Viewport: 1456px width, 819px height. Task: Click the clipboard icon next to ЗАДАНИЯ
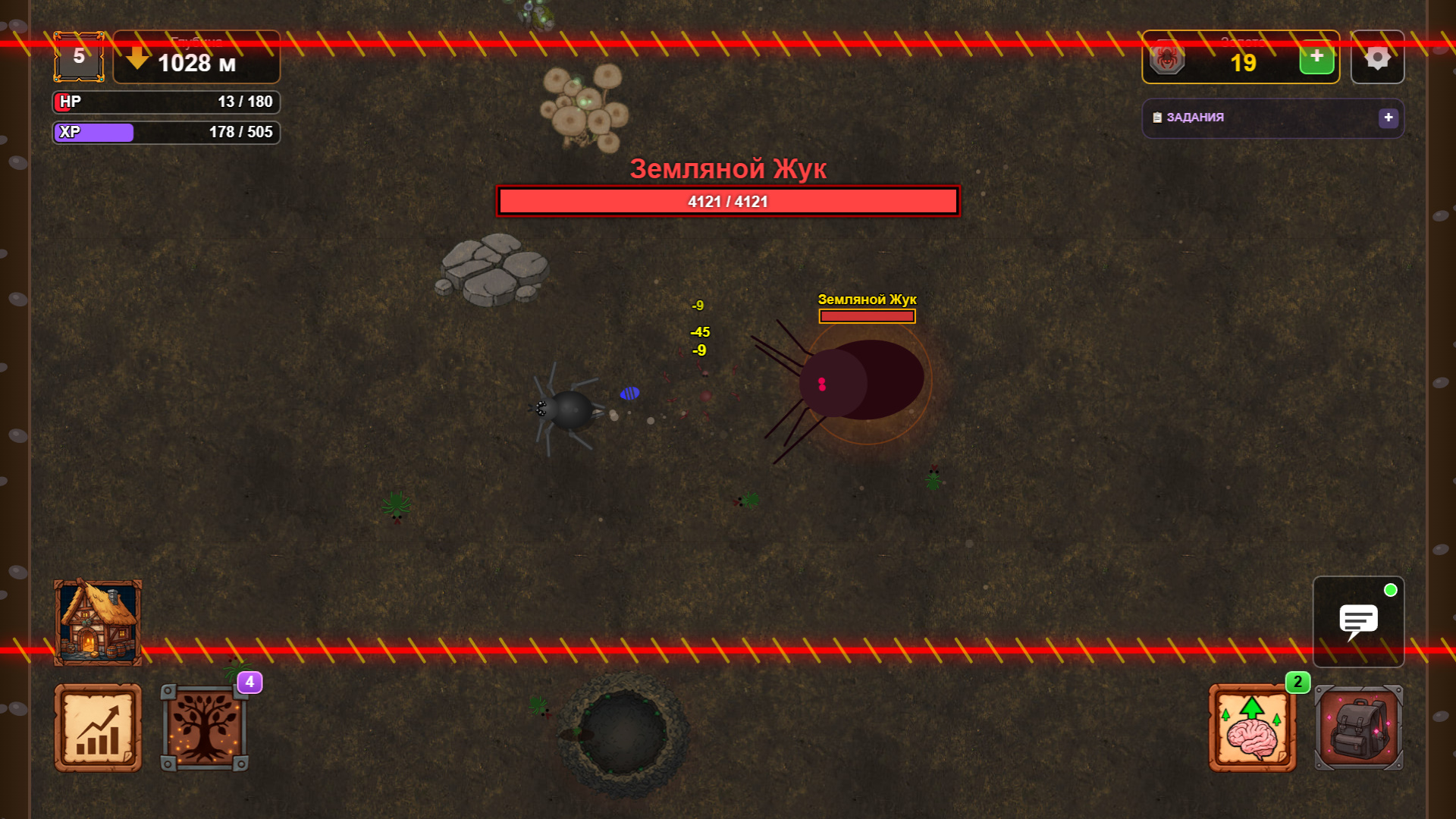[1156, 118]
